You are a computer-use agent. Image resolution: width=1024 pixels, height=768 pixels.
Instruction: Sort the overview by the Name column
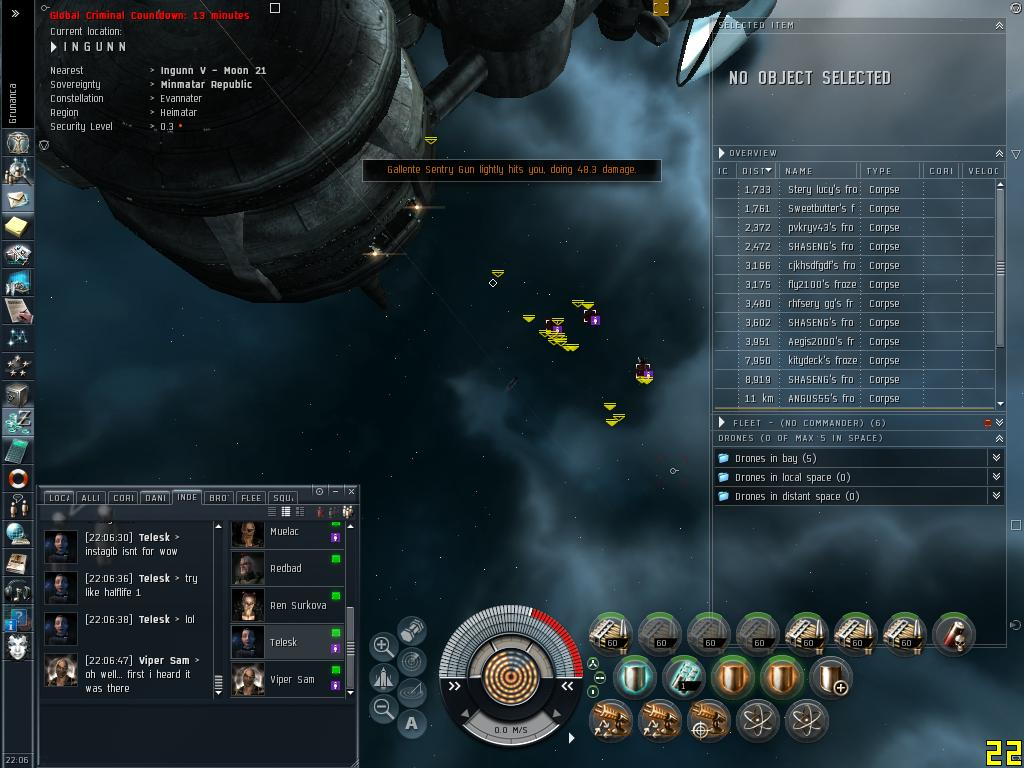[817, 171]
